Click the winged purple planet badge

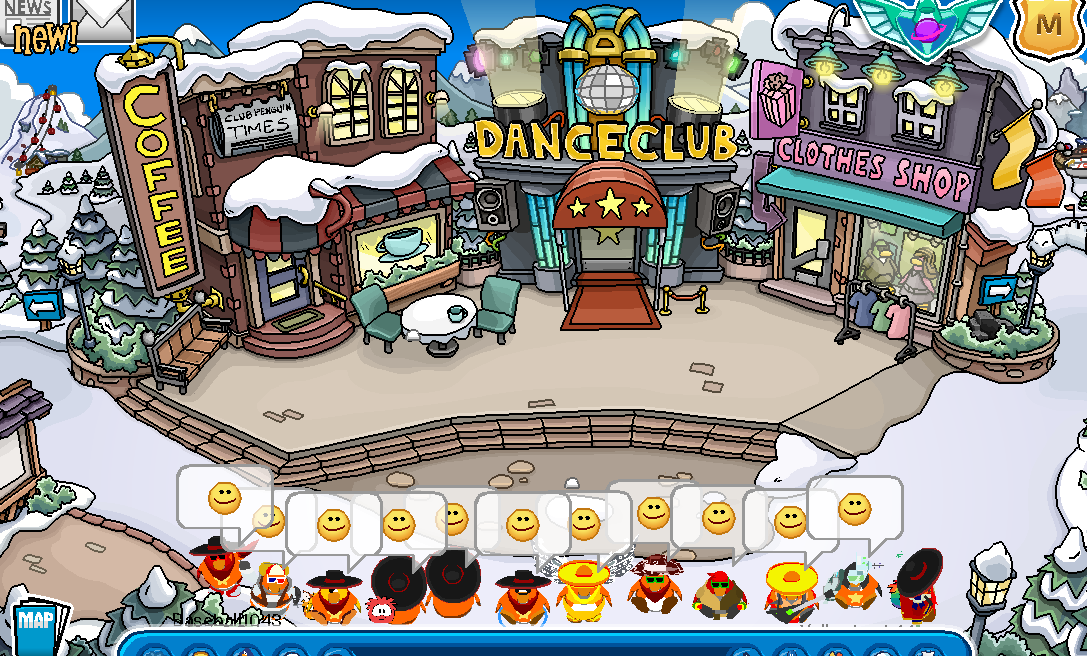[927, 22]
